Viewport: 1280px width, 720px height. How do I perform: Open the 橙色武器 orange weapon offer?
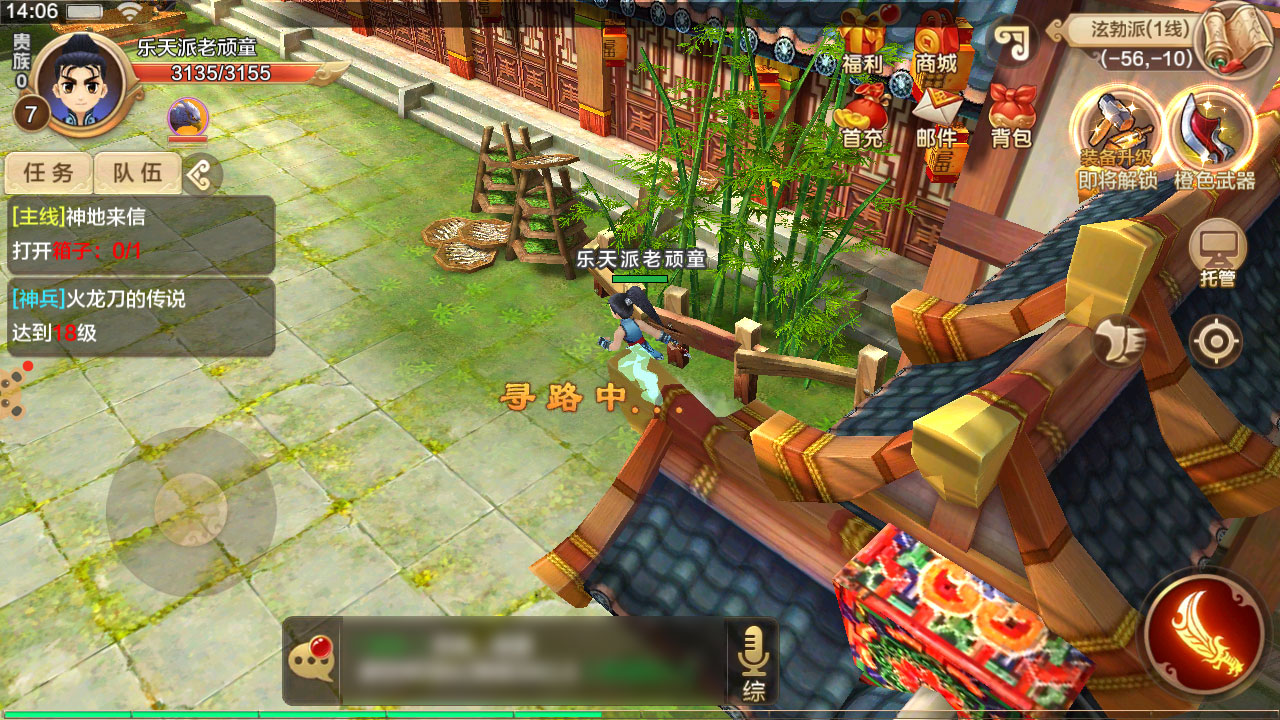click(x=1214, y=137)
